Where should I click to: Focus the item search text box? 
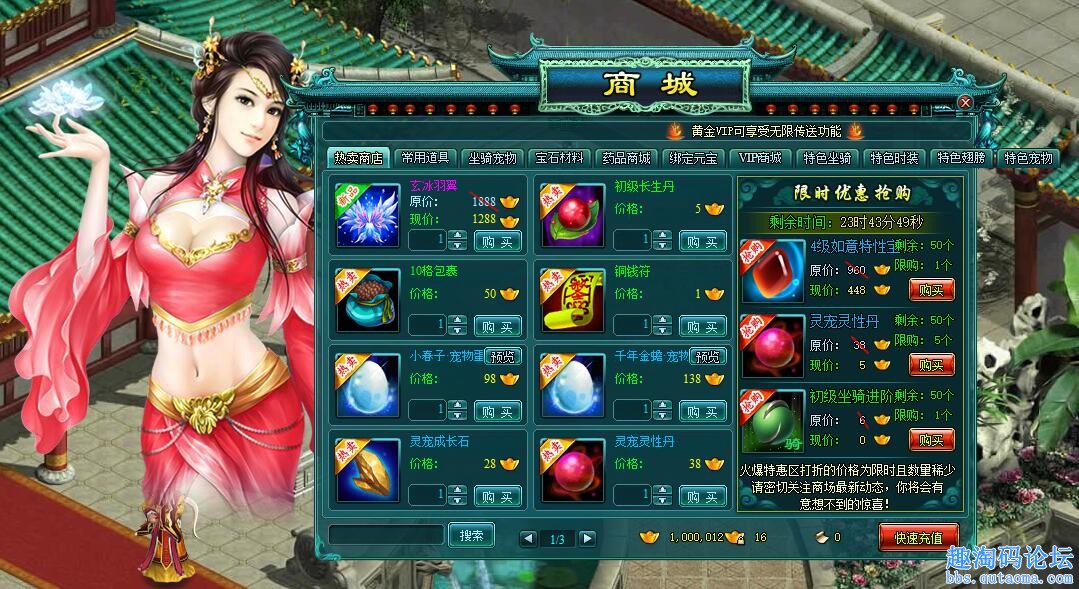point(385,535)
